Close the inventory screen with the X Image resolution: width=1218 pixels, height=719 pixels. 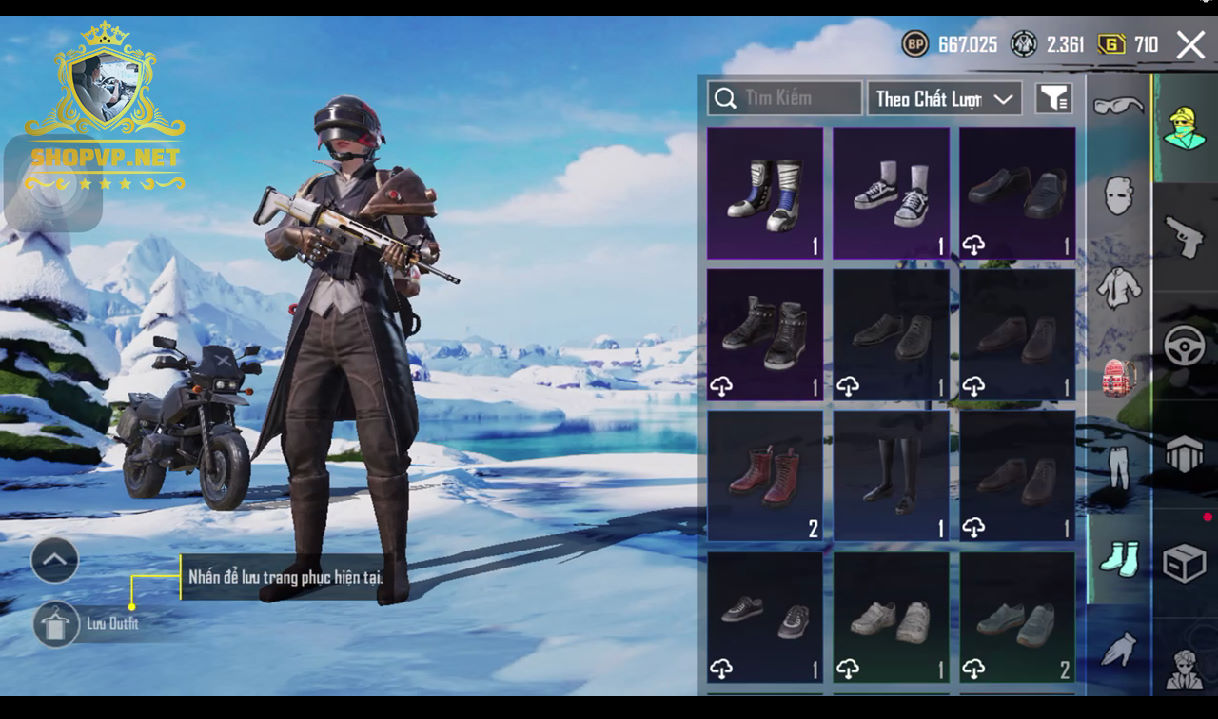click(1190, 45)
